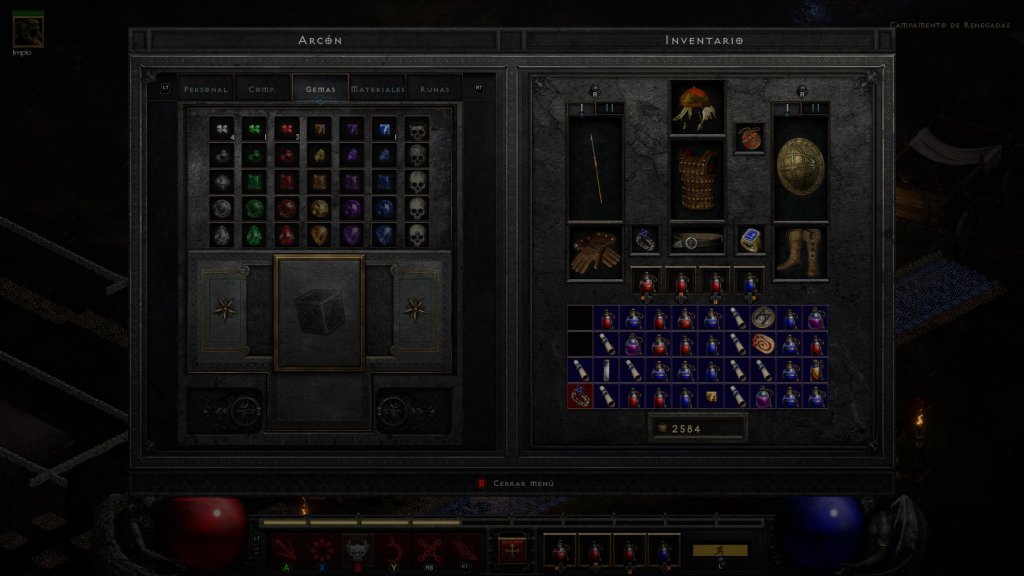Screen dimensions: 1024x576
Task: Click the gold amount button showing 2584
Action: [697, 428]
